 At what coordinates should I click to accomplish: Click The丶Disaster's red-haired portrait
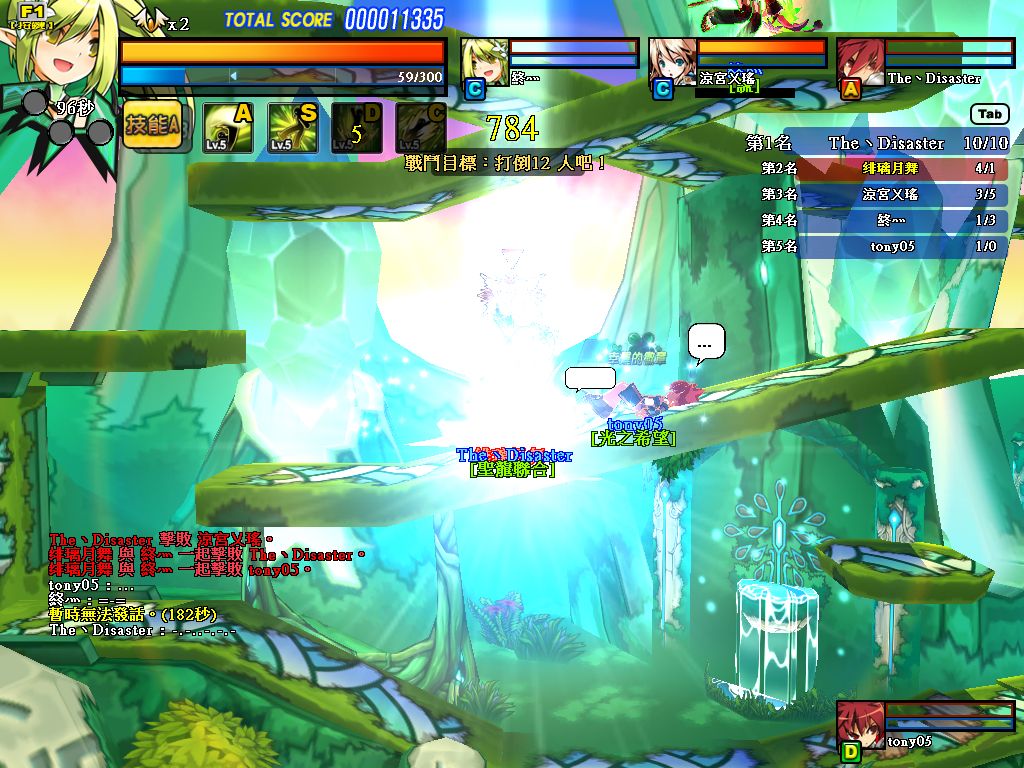[x=860, y=63]
